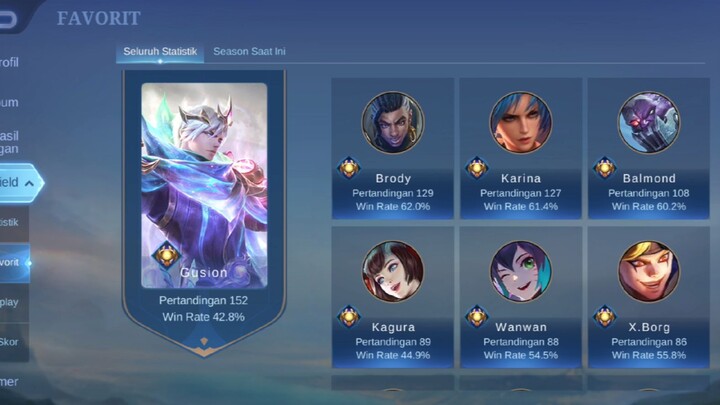Show the Statistik sidebar page
Viewport: 720px width, 405px height.
point(12,222)
